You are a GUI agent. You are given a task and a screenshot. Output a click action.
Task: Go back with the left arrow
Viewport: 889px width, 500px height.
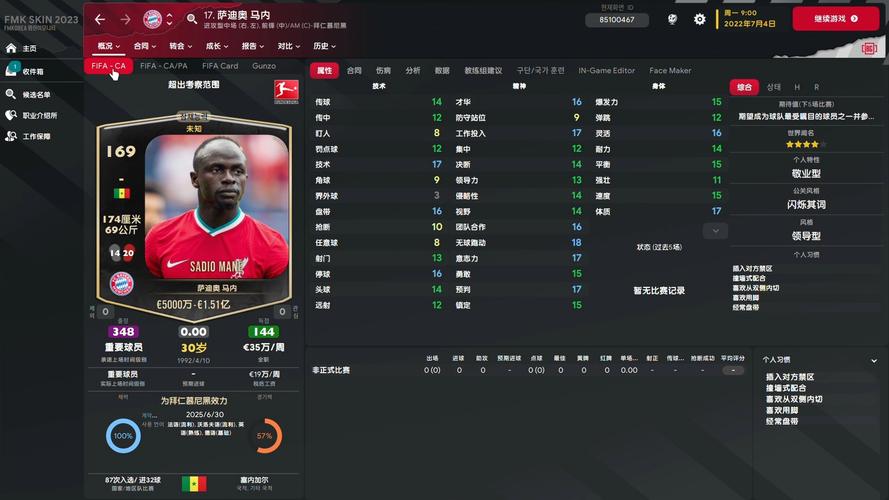pos(100,19)
